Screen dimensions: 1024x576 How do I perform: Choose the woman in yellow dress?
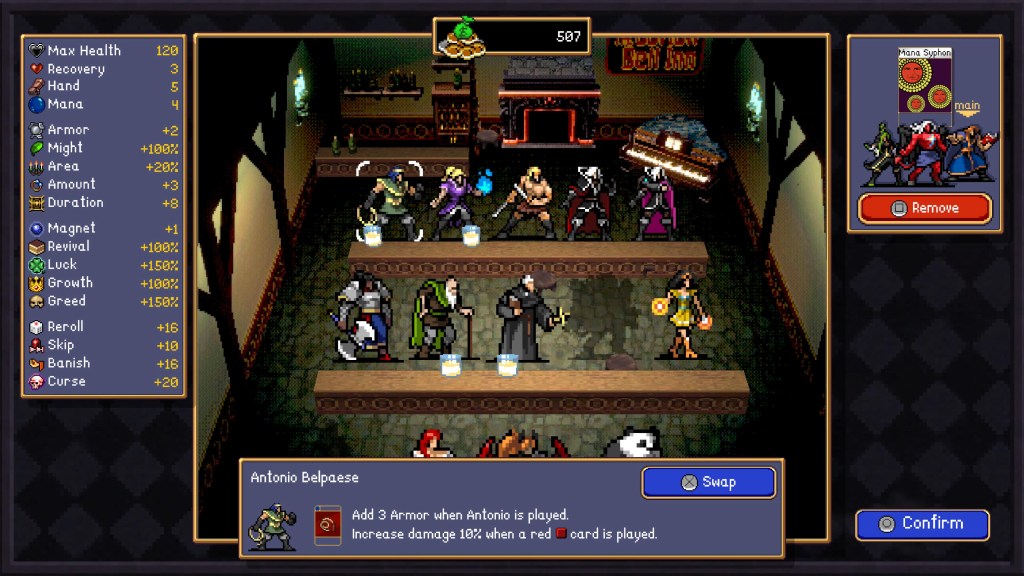(682, 313)
